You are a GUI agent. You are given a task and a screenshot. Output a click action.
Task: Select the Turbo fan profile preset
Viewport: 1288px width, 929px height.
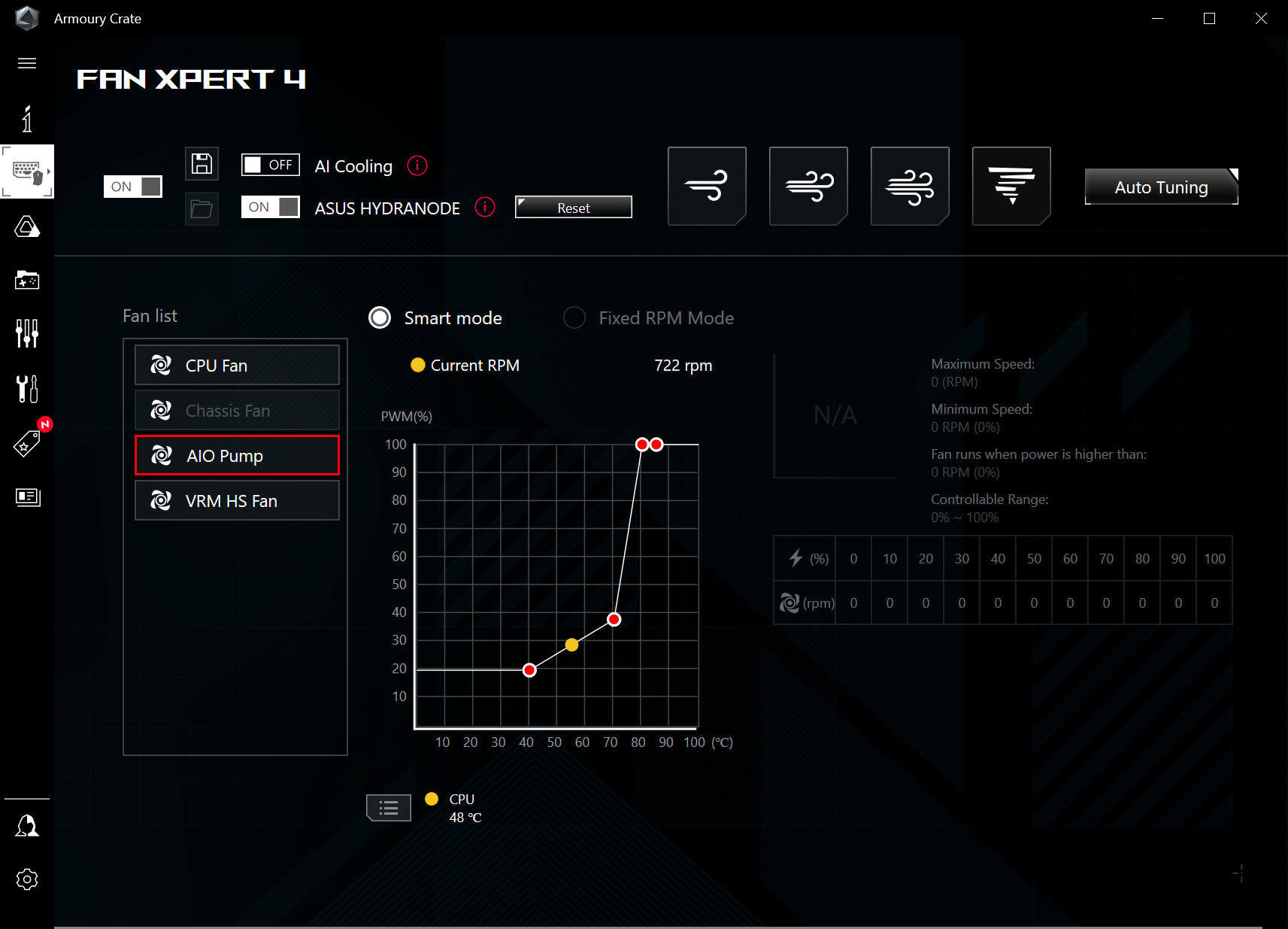909,186
